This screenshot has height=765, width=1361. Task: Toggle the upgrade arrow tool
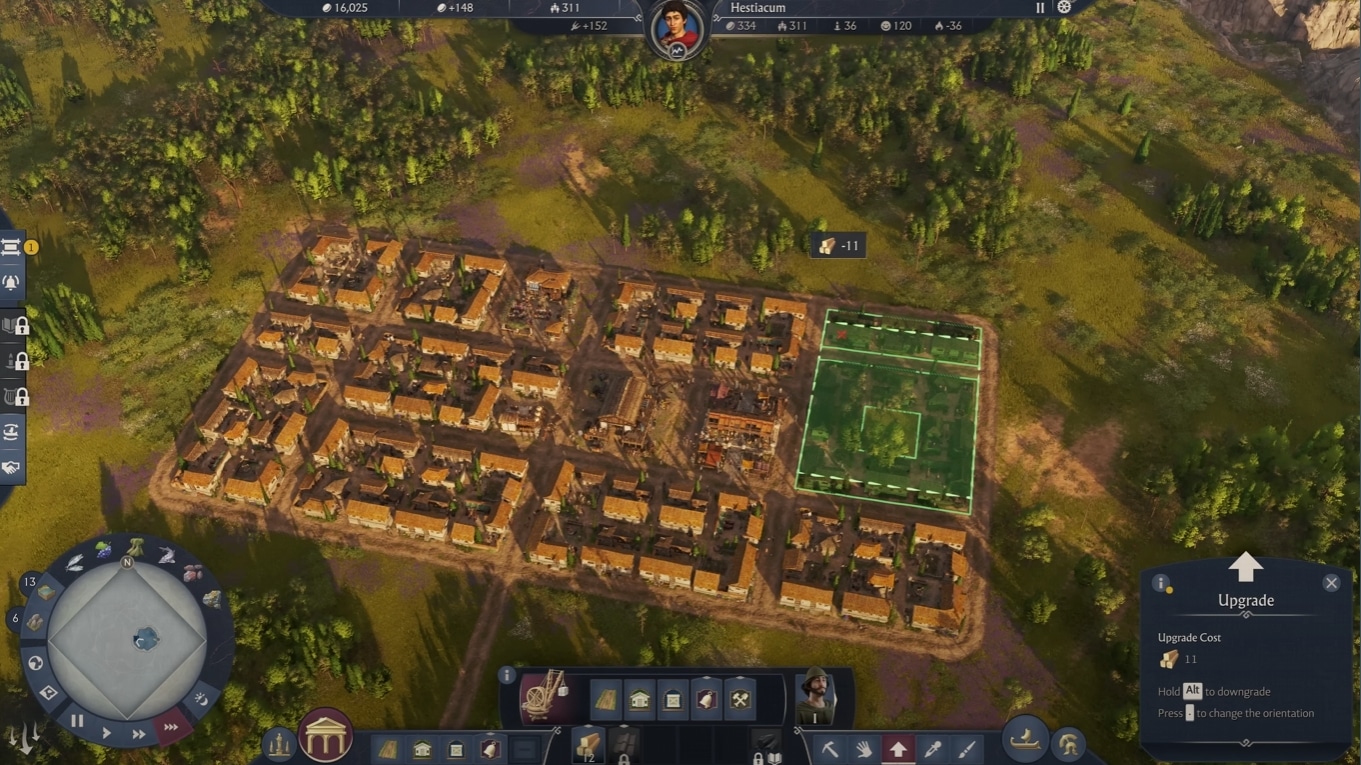pyautogui.click(x=898, y=748)
